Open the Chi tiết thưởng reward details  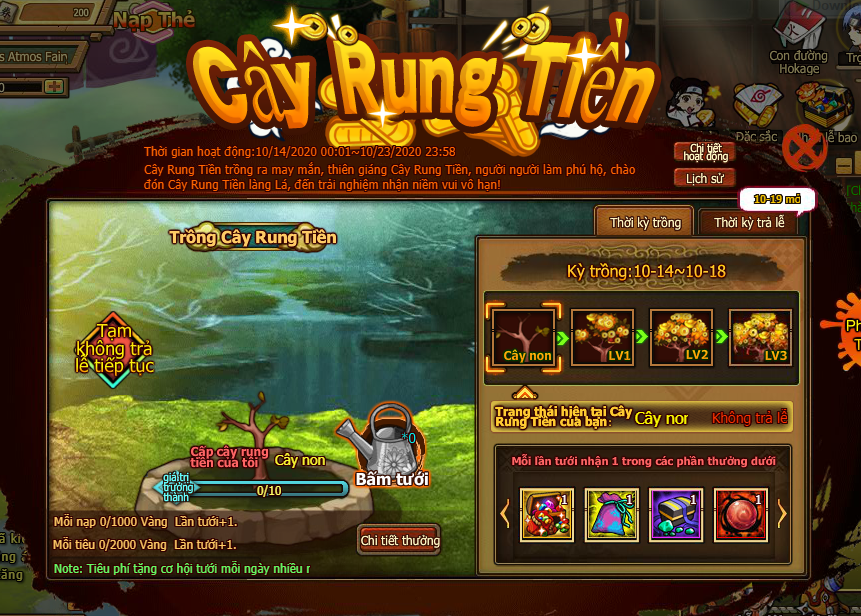[399, 541]
